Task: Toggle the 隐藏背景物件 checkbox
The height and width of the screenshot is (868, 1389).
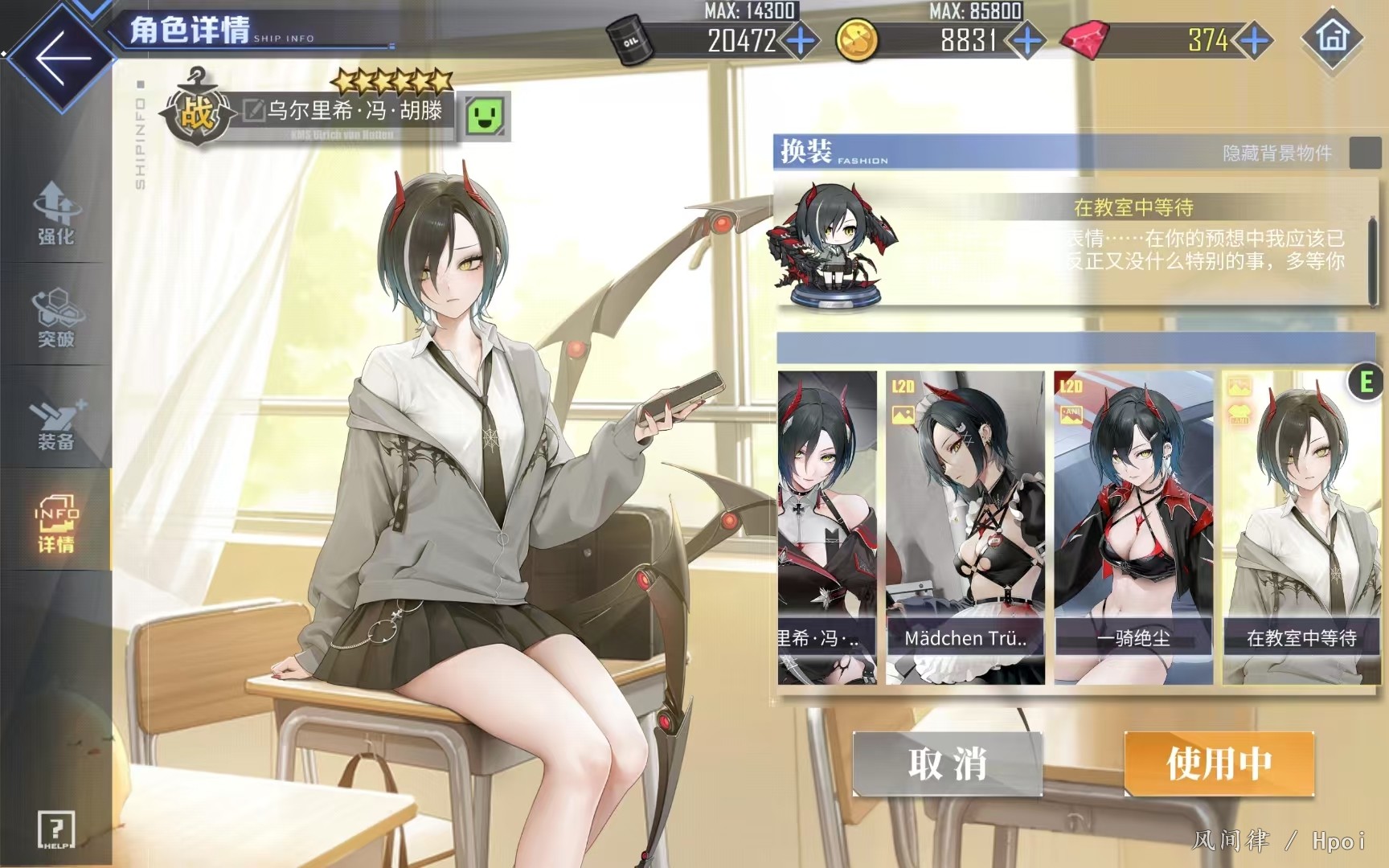Action: pos(1364,153)
